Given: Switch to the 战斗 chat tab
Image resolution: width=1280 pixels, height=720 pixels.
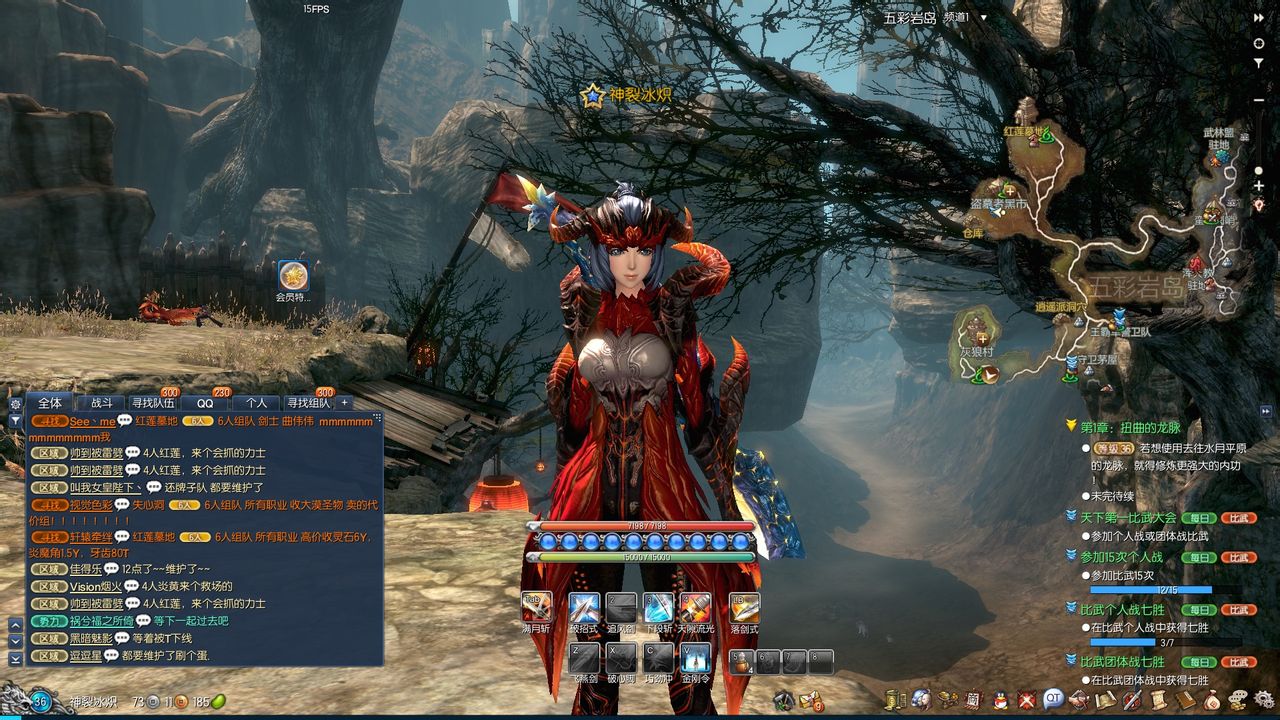Looking at the screenshot, I should [x=101, y=403].
